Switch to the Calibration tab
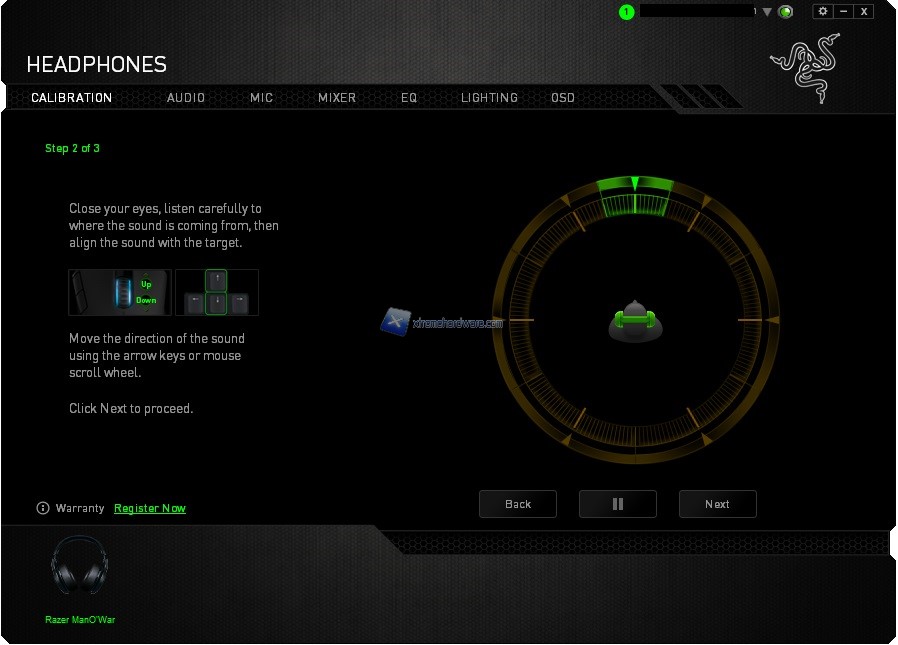The height and width of the screenshot is (645, 898). pos(71,98)
